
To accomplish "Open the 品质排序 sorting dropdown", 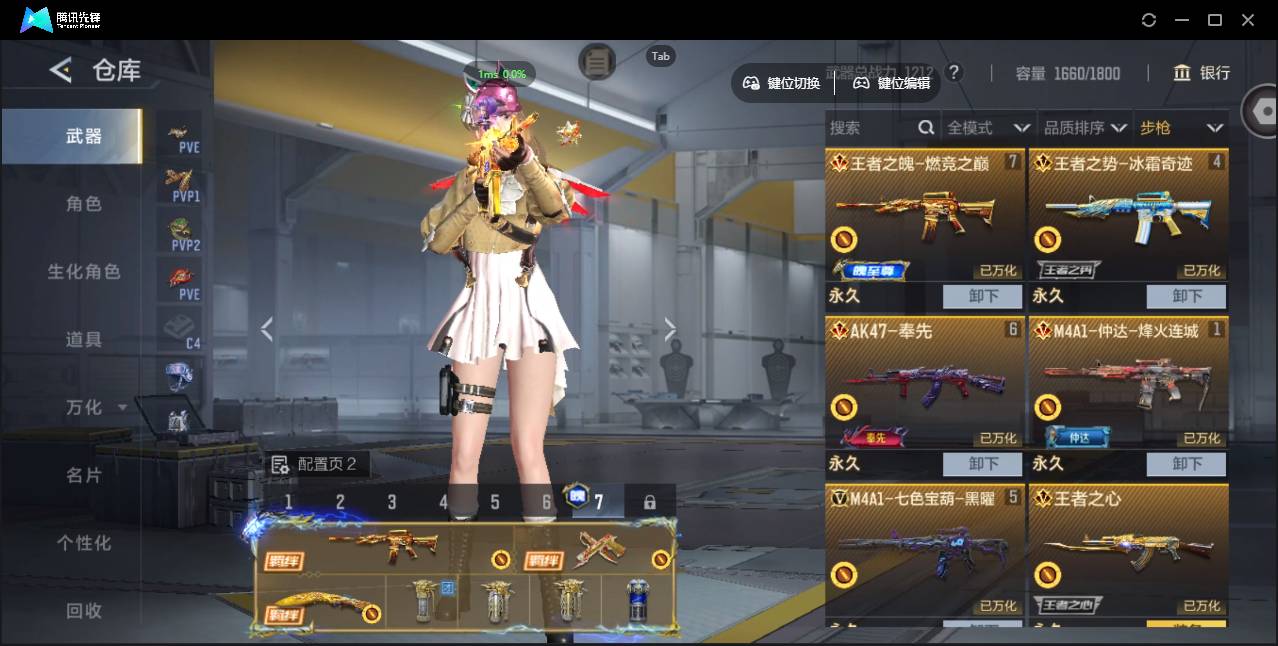I will pos(1085,128).
